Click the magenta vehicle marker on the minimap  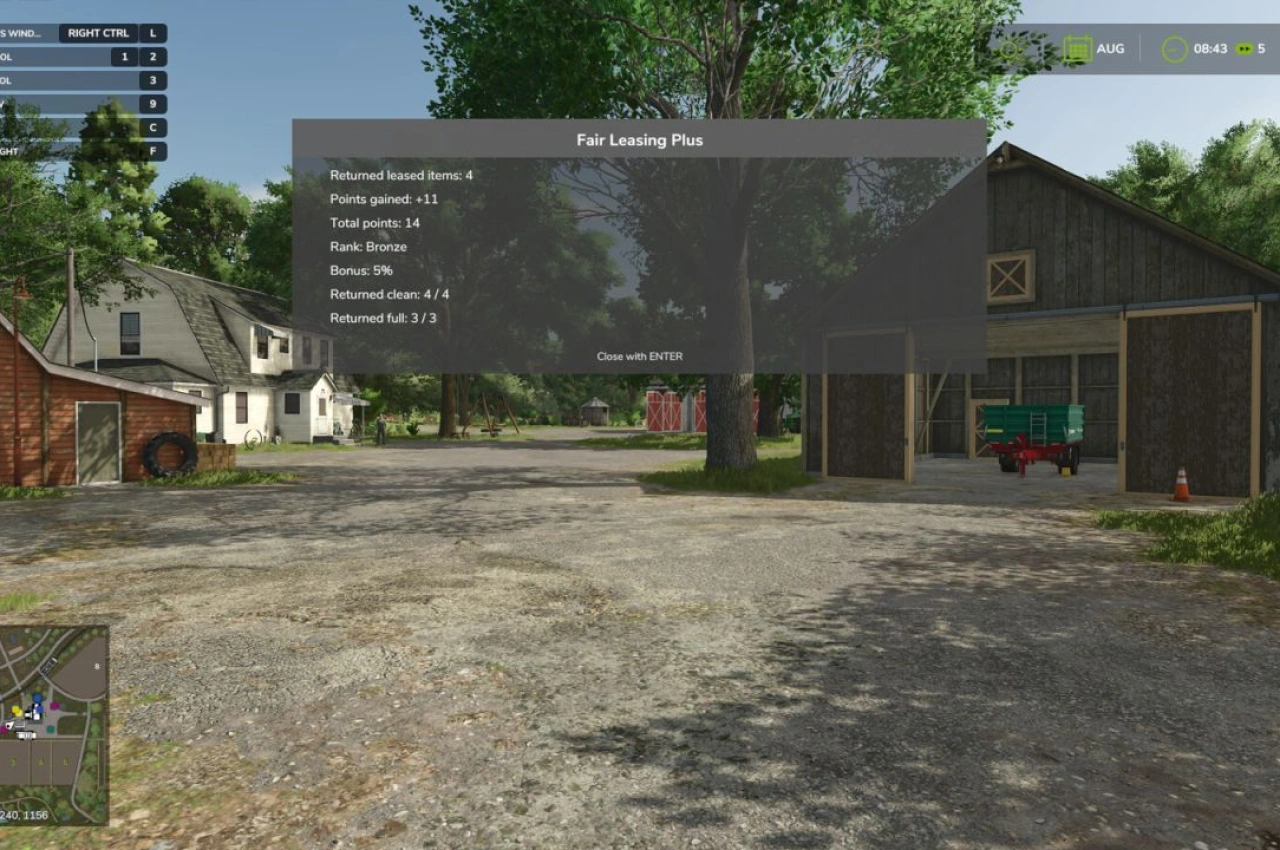[54, 706]
